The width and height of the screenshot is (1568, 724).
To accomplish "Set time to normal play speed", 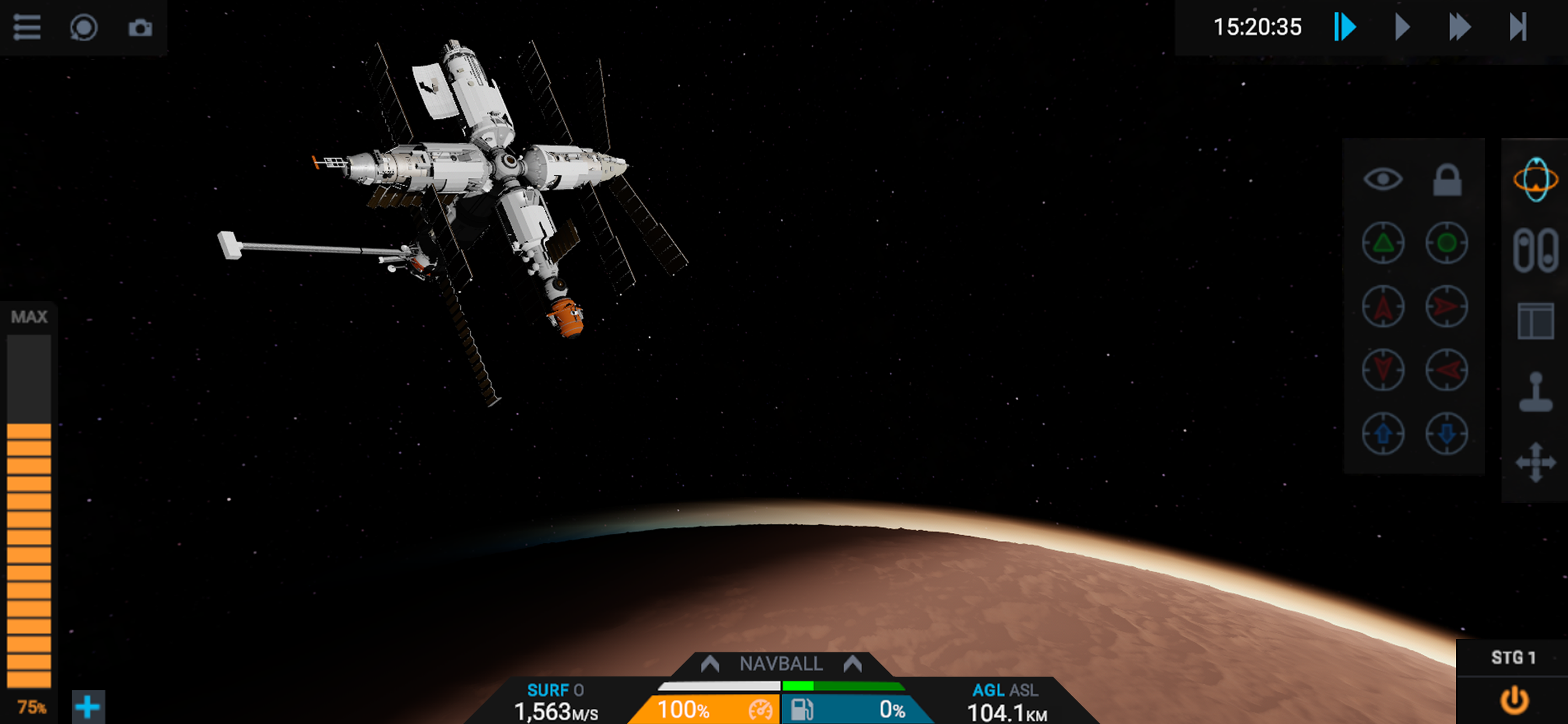I will [x=1402, y=27].
